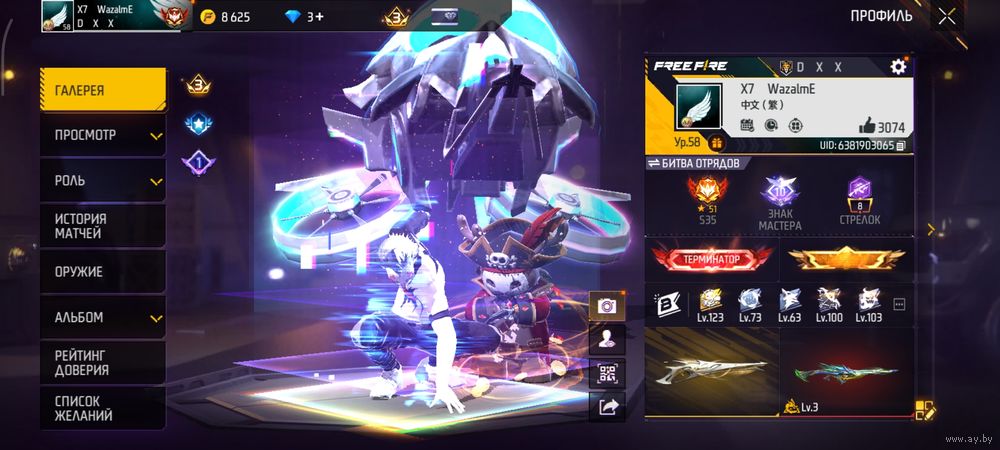
Task: Expand the Роль menu entry
Action: click(103, 181)
